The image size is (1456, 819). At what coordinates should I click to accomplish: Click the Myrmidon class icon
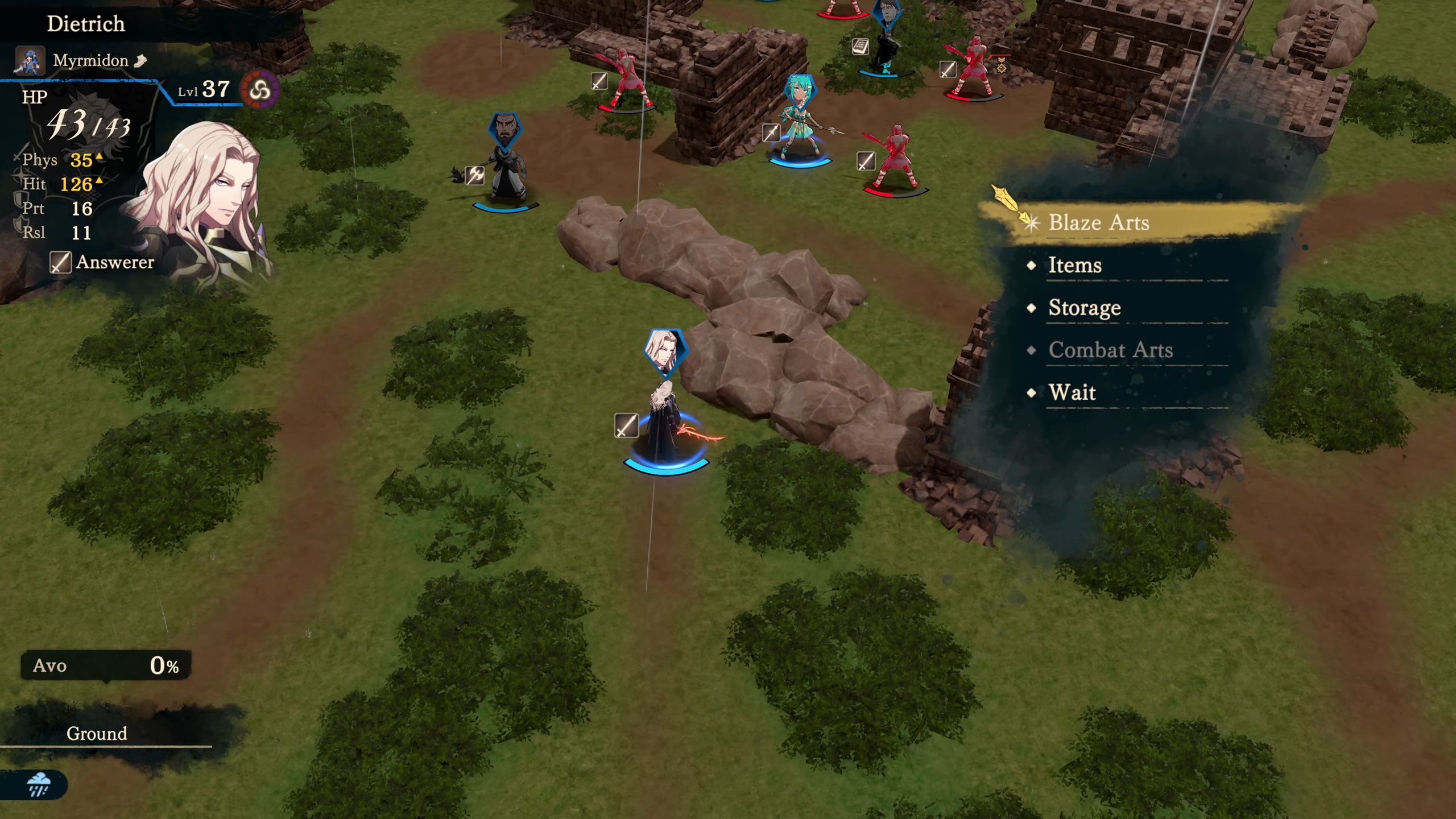(30, 61)
